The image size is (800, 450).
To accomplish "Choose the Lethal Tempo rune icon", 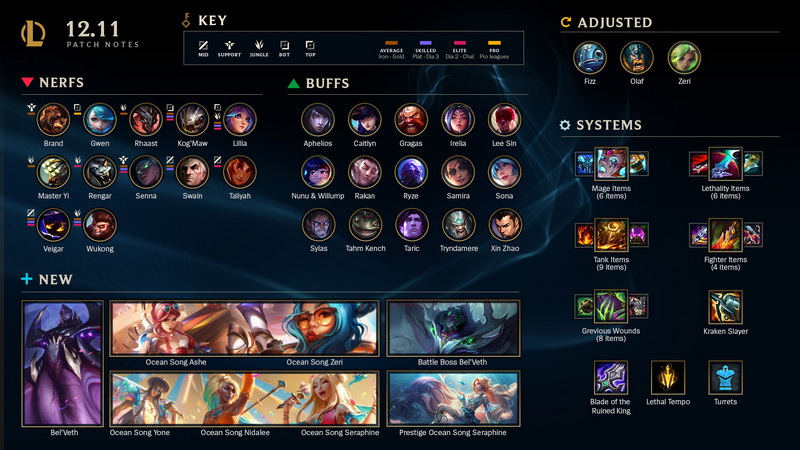I will (668, 378).
